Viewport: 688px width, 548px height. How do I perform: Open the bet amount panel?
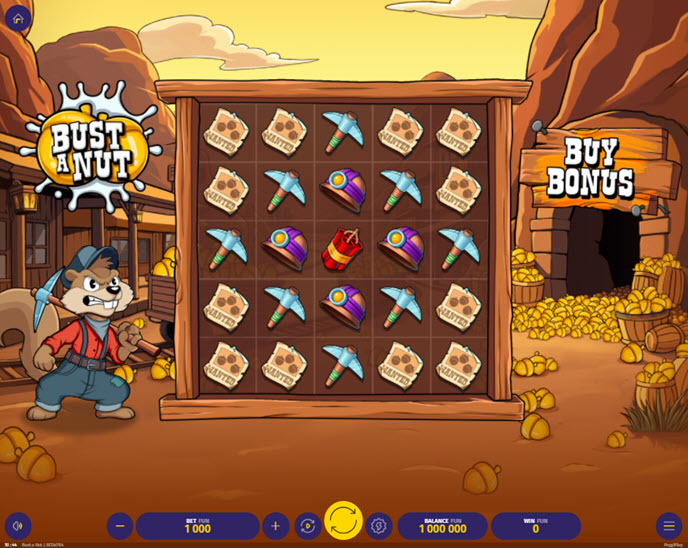(x=198, y=526)
